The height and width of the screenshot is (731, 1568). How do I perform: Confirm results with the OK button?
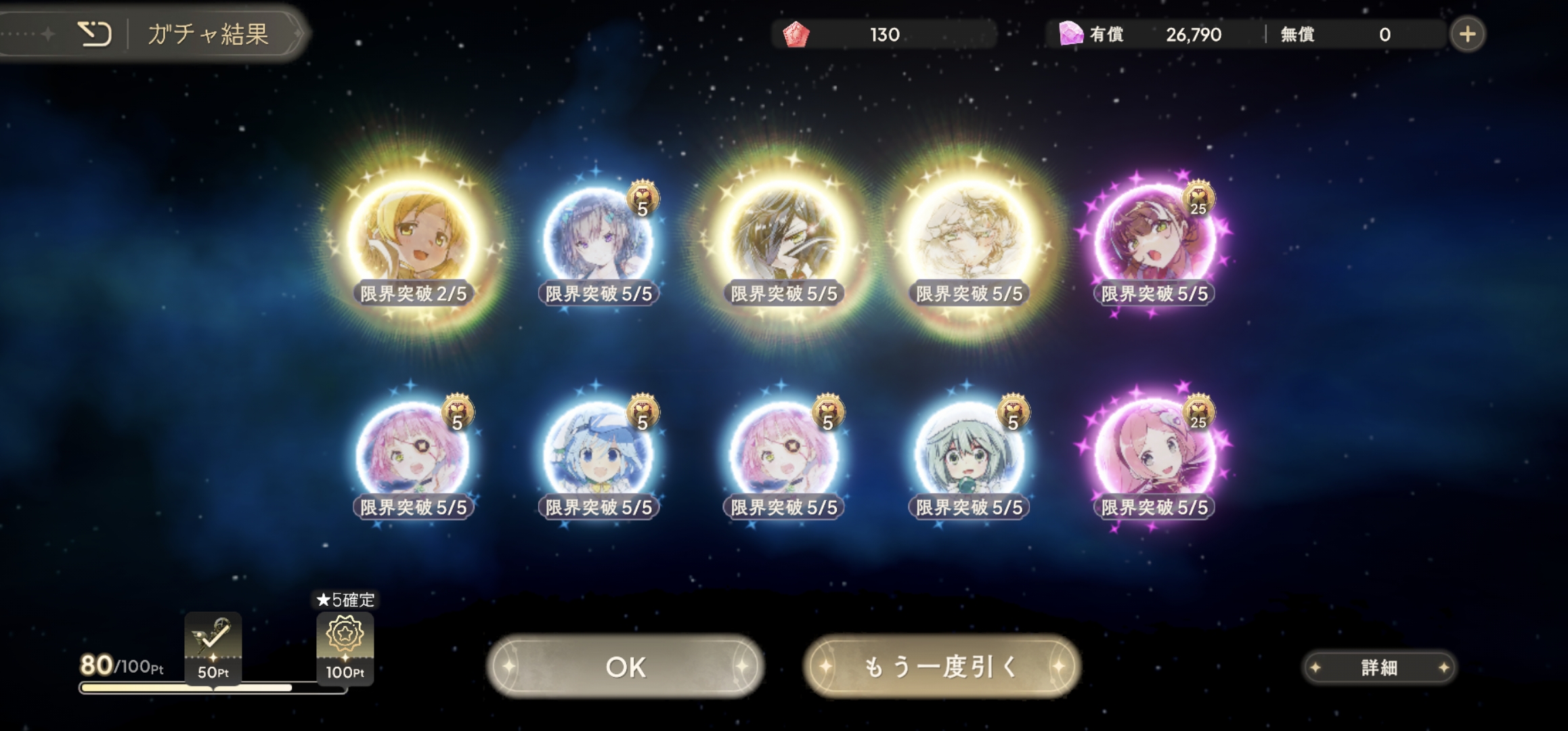(626, 667)
